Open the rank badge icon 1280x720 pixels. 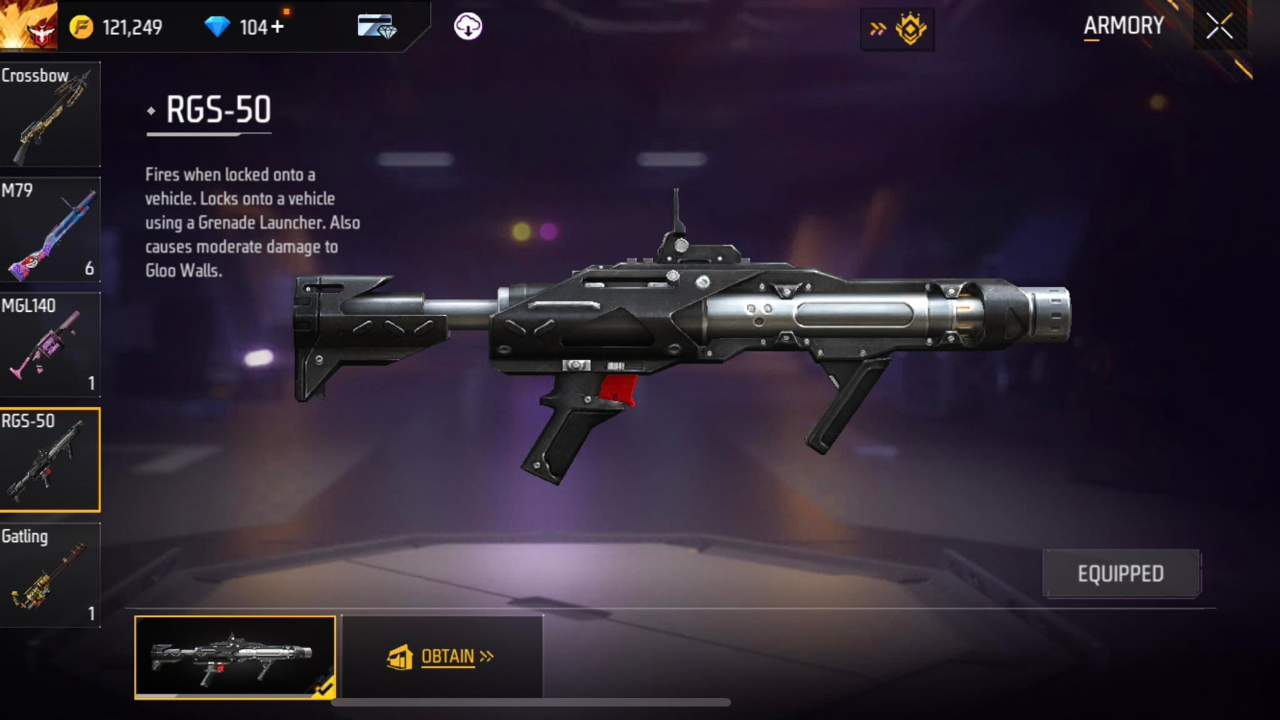click(x=910, y=29)
